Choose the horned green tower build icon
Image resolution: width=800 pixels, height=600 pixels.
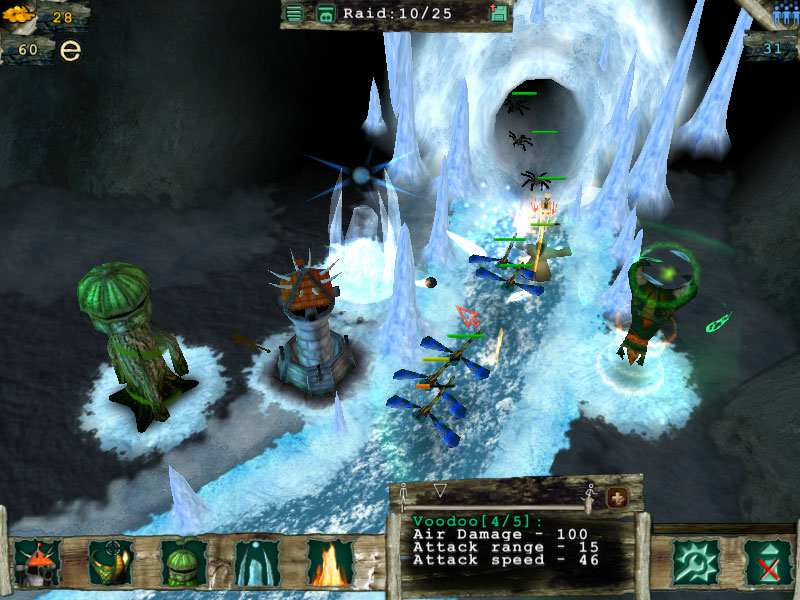[111, 562]
